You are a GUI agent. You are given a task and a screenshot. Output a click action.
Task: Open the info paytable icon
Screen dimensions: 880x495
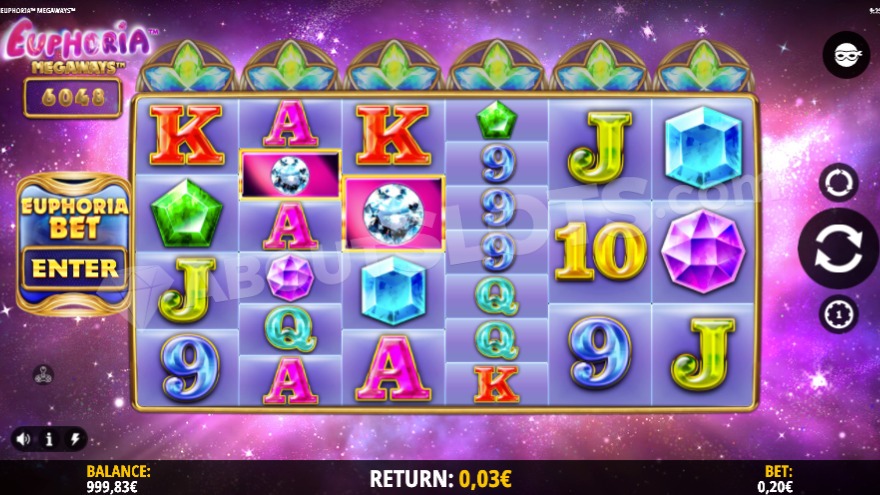click(49, 439)
